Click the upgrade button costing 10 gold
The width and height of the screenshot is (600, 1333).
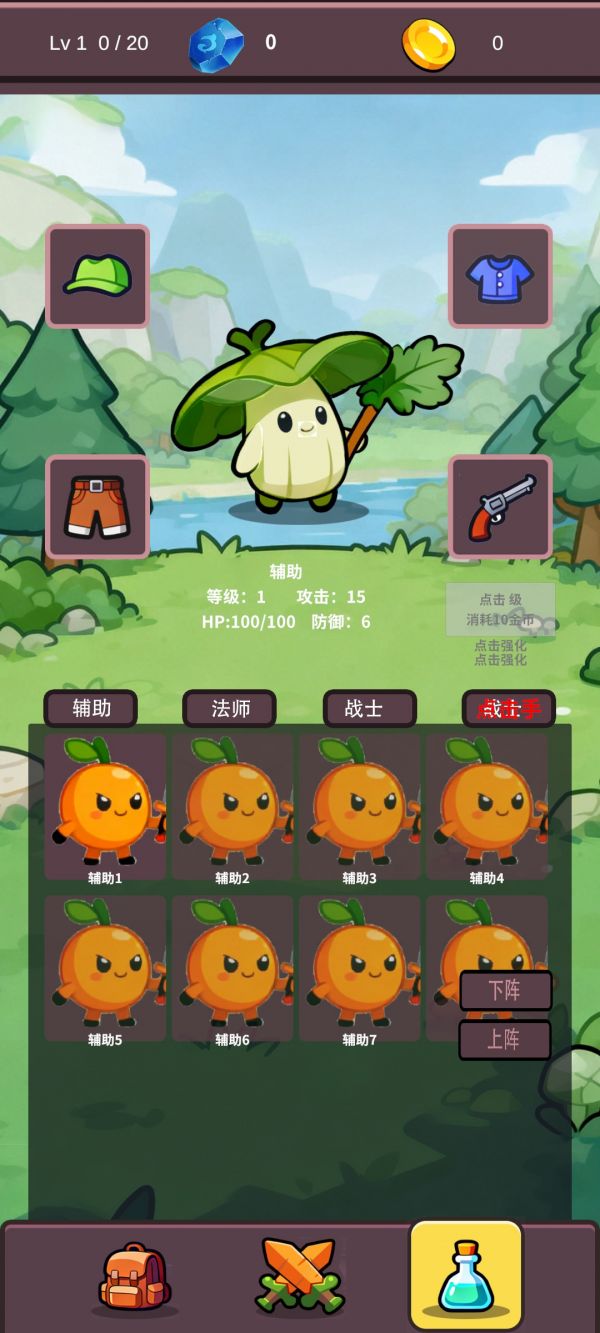[500, 610]
